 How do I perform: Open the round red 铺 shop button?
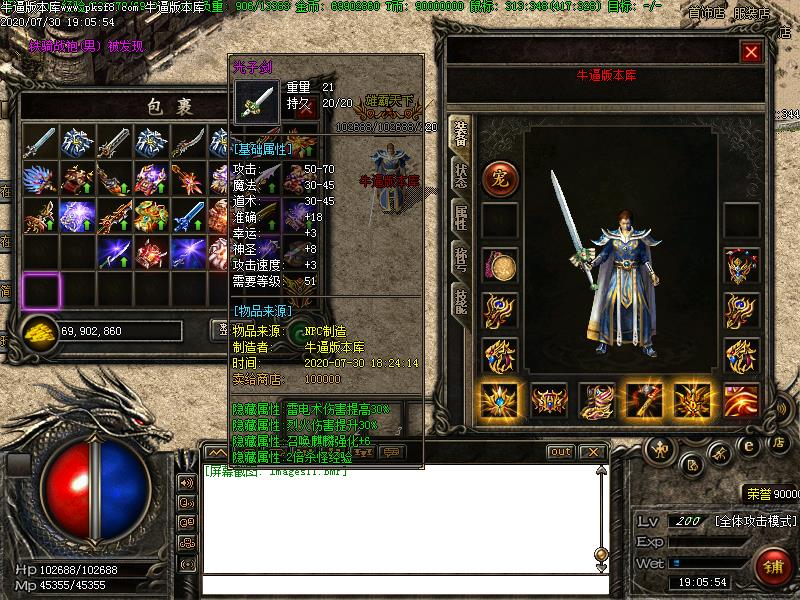click(773, 565)
